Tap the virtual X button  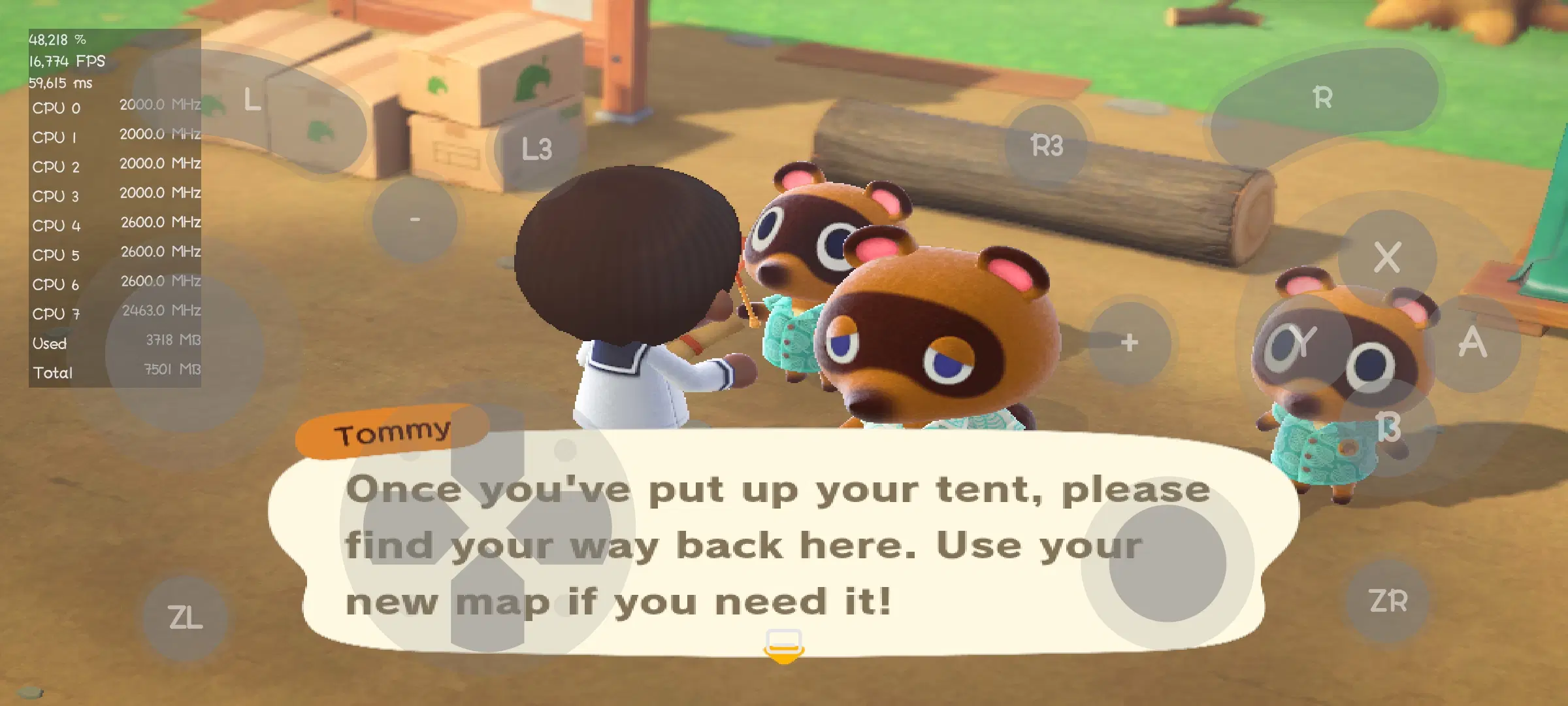coord(1386,257)
